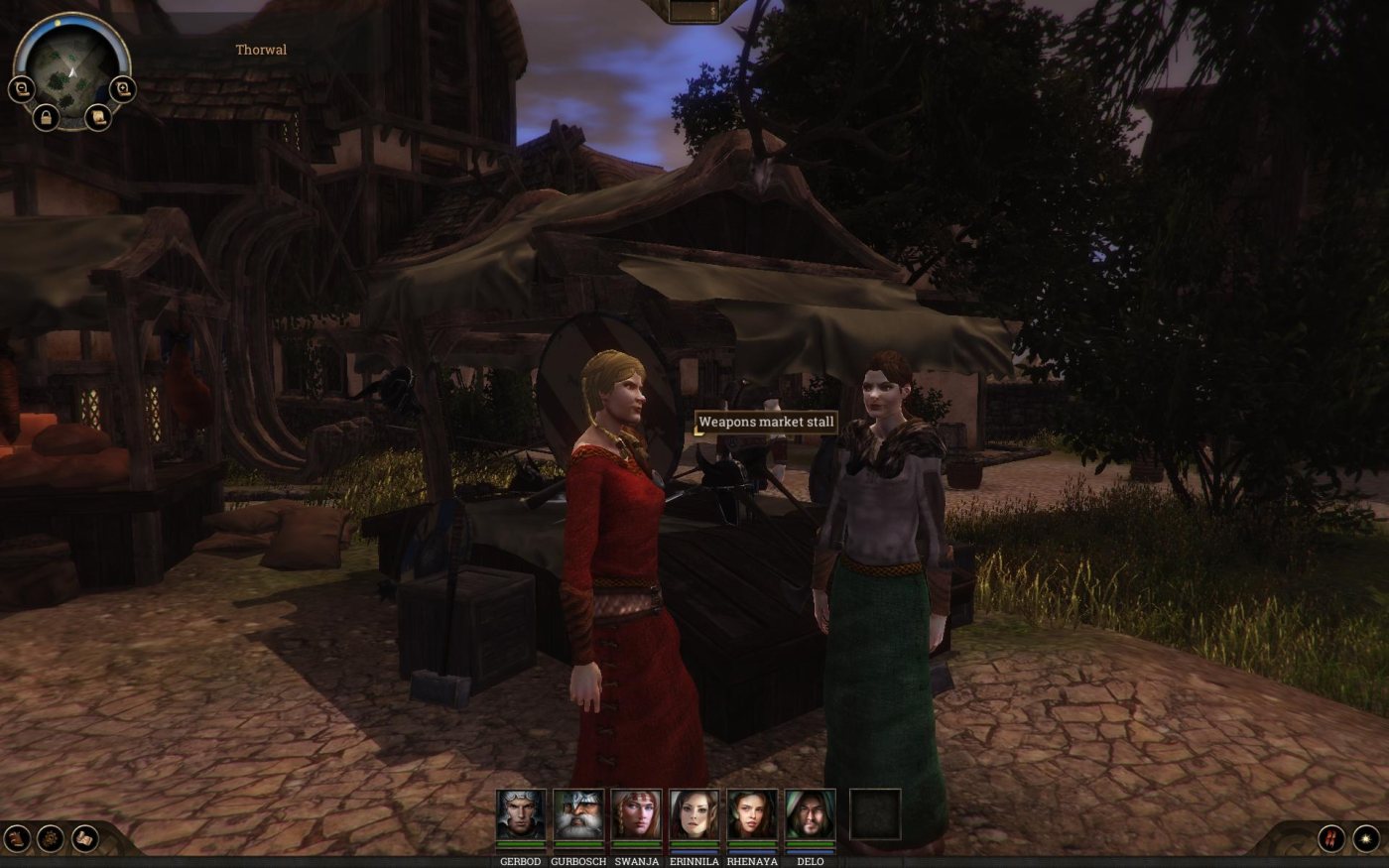The height and width of the screenshot is (868, 1389).
Task: Select Delo's hooded portrait
Action: 810,815
